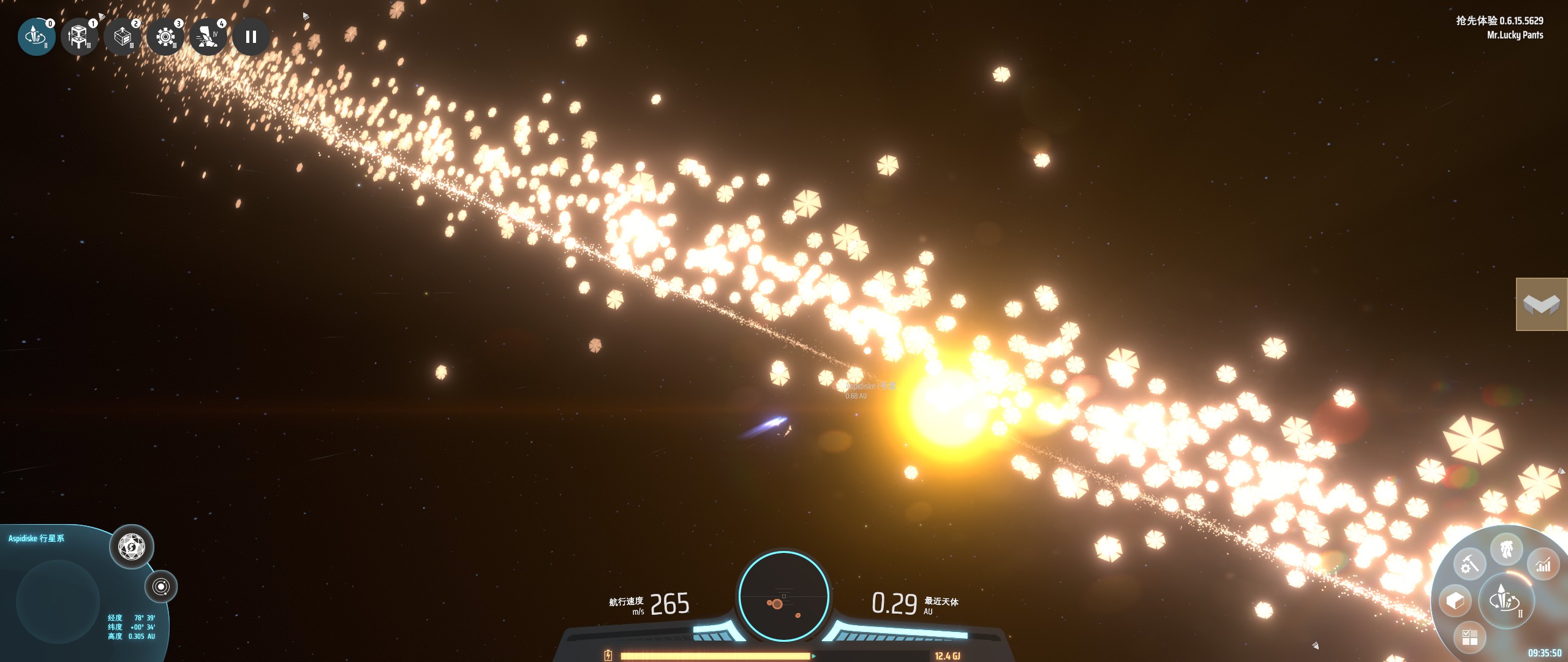Image resolution: width=1568 pixels, height=662 pixels.
Task: Select the stacked-frame research queue slot 1
Action: 79,37
